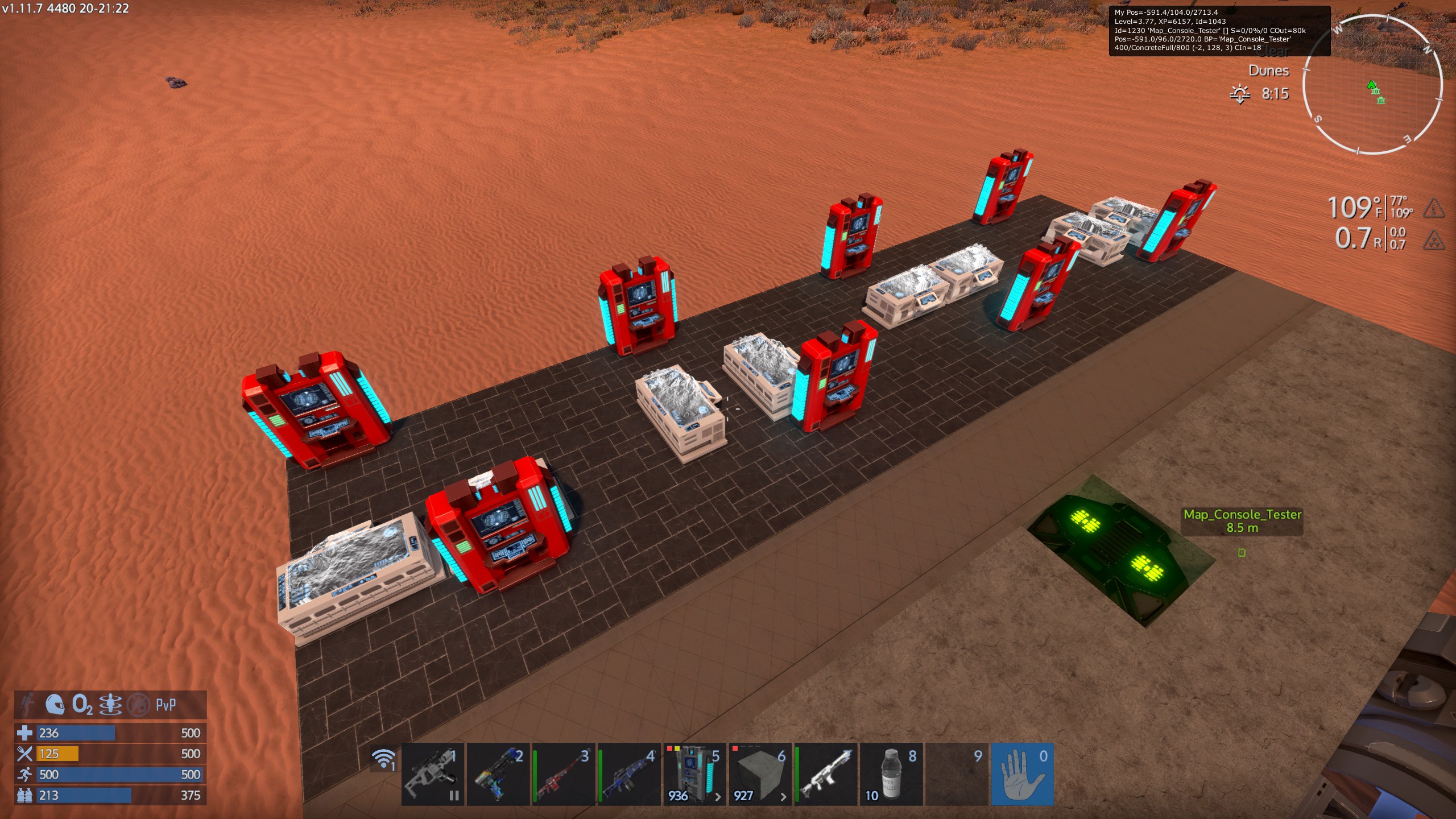Equip the red rifle in slot 3
Viewport: 1456px width, 819px height.
[564, 774]
